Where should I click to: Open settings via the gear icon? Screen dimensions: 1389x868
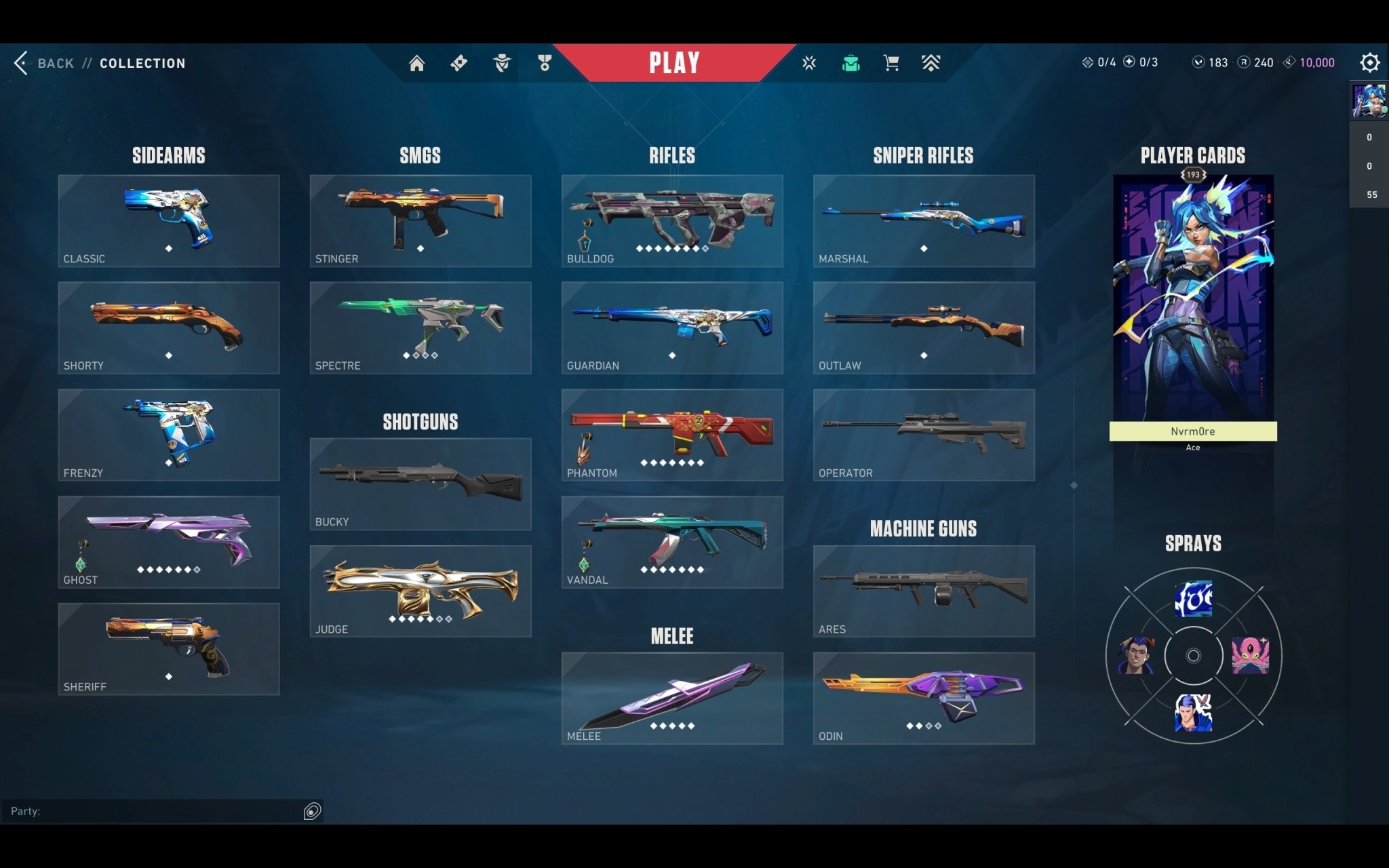1369,62
